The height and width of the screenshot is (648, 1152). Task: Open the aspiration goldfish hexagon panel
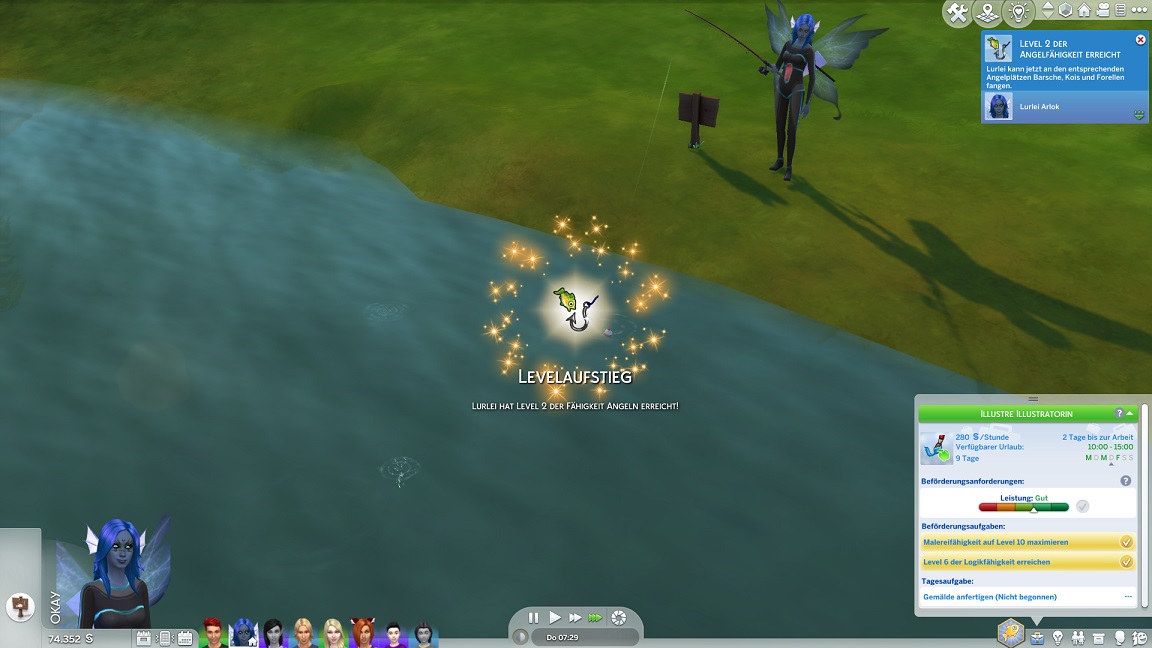point(1010,633)
